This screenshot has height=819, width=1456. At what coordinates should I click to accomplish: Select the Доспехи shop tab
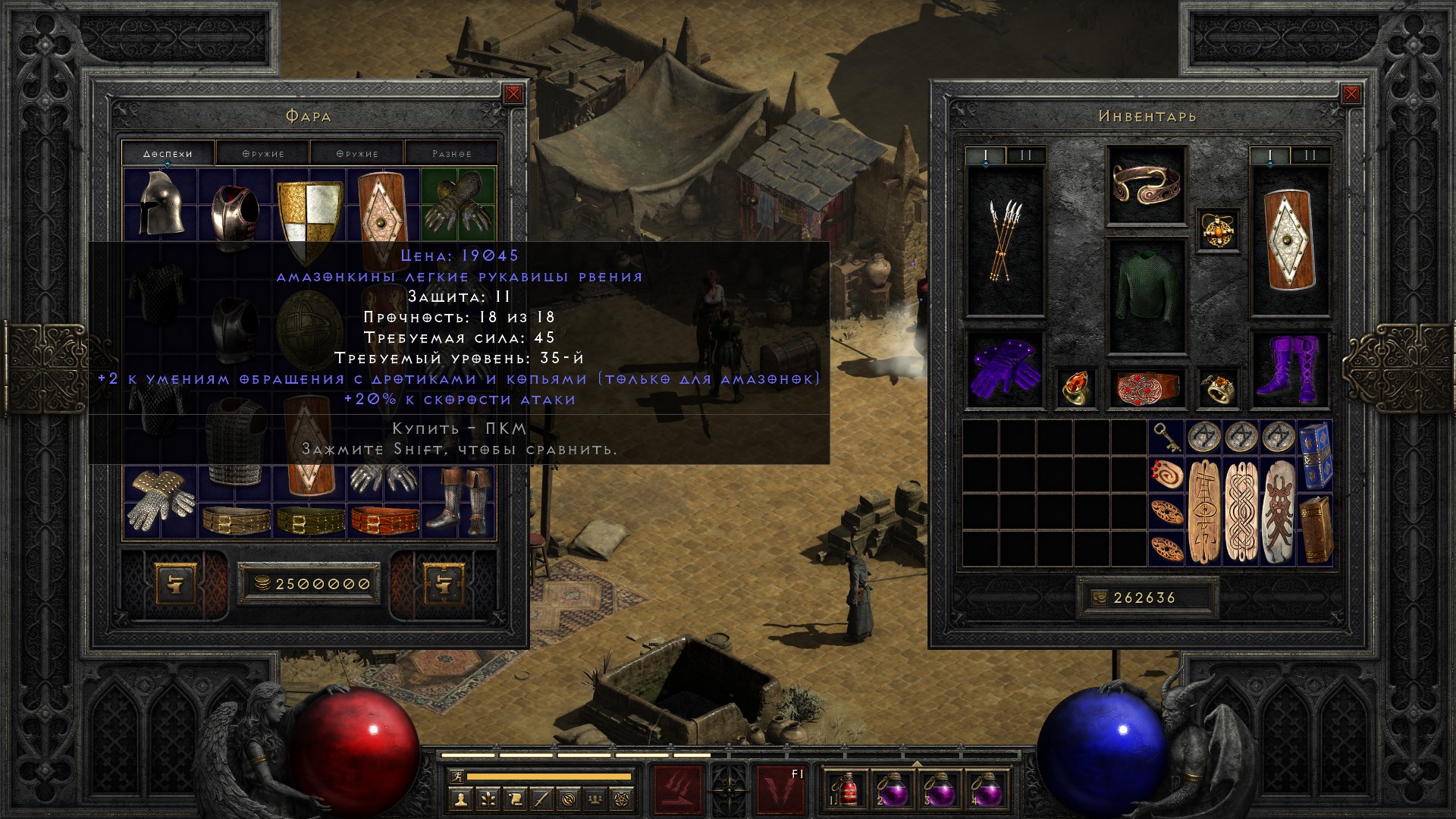coord(168,153)
